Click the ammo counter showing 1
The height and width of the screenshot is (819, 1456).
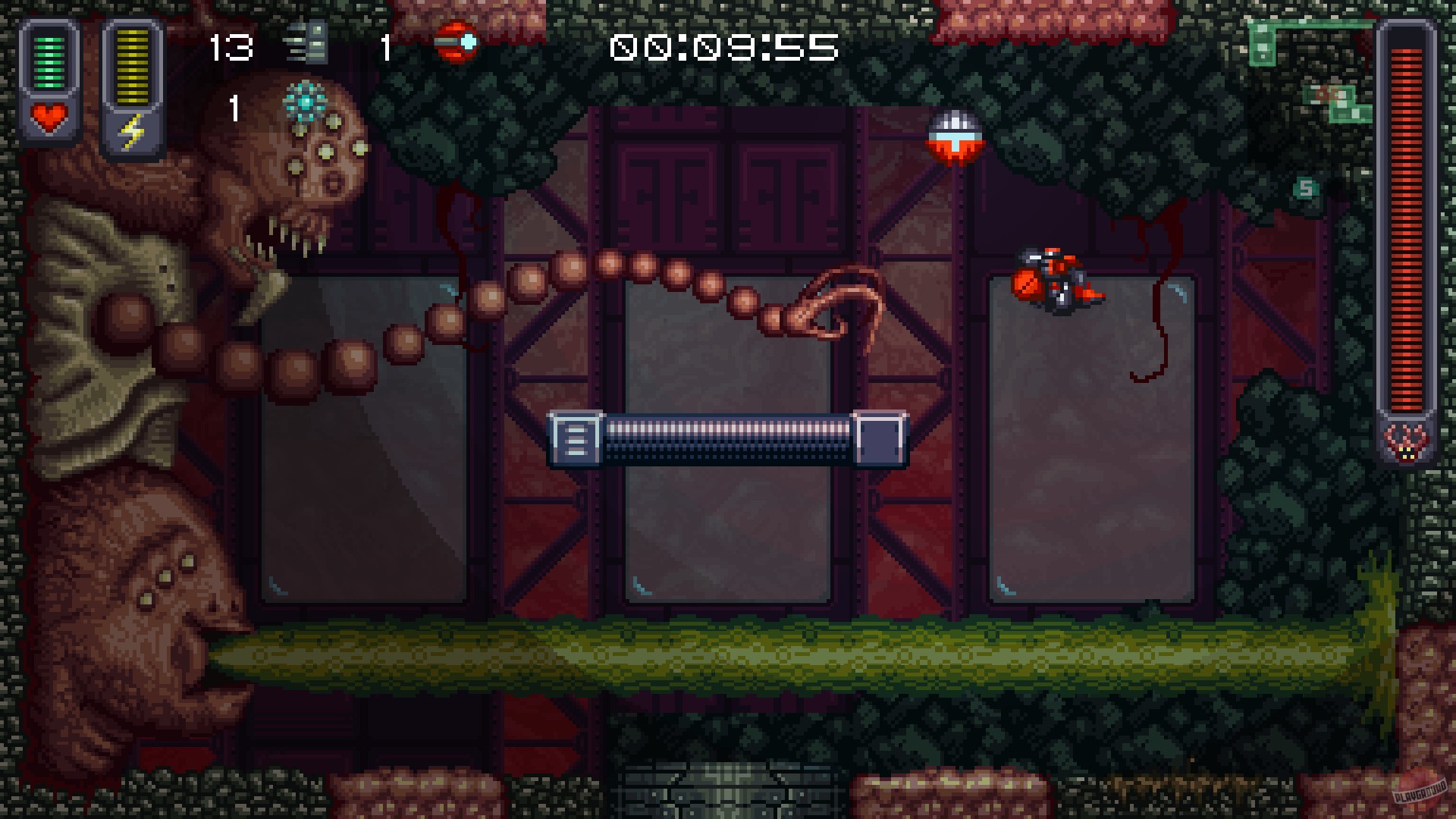point(387,47)
